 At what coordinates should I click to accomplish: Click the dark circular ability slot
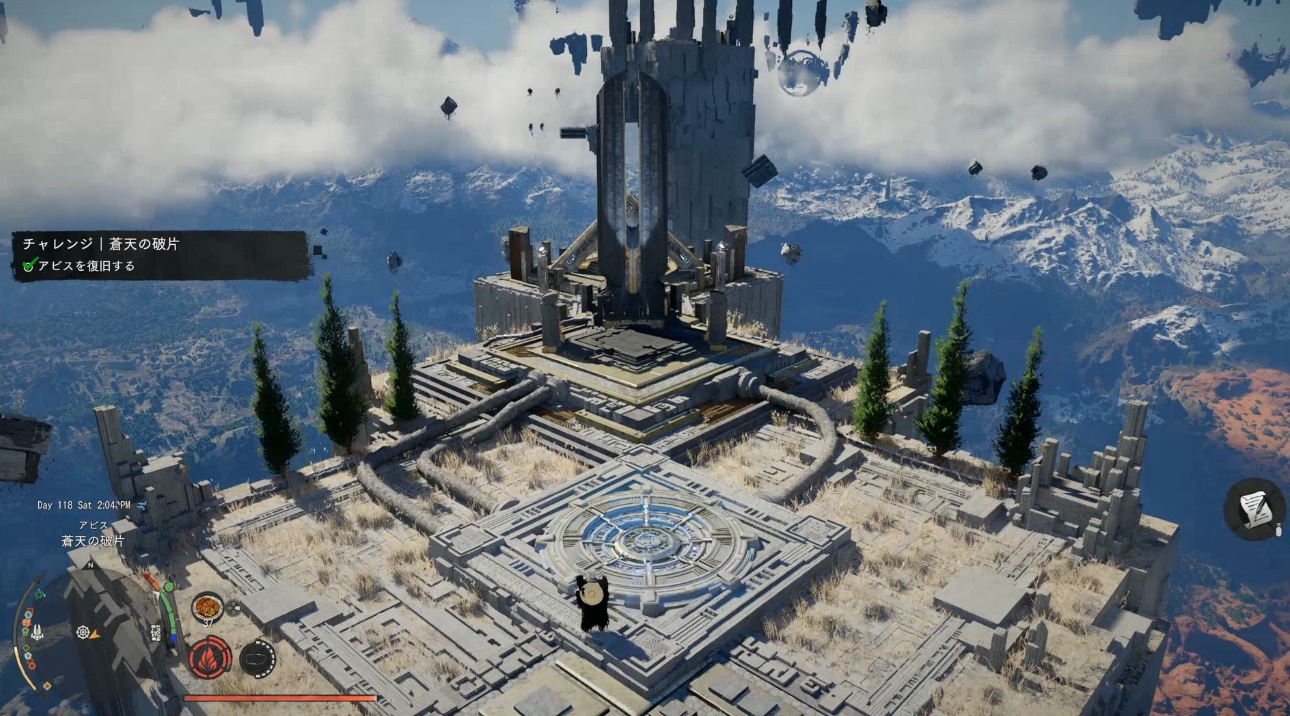(x=258, y=657)
